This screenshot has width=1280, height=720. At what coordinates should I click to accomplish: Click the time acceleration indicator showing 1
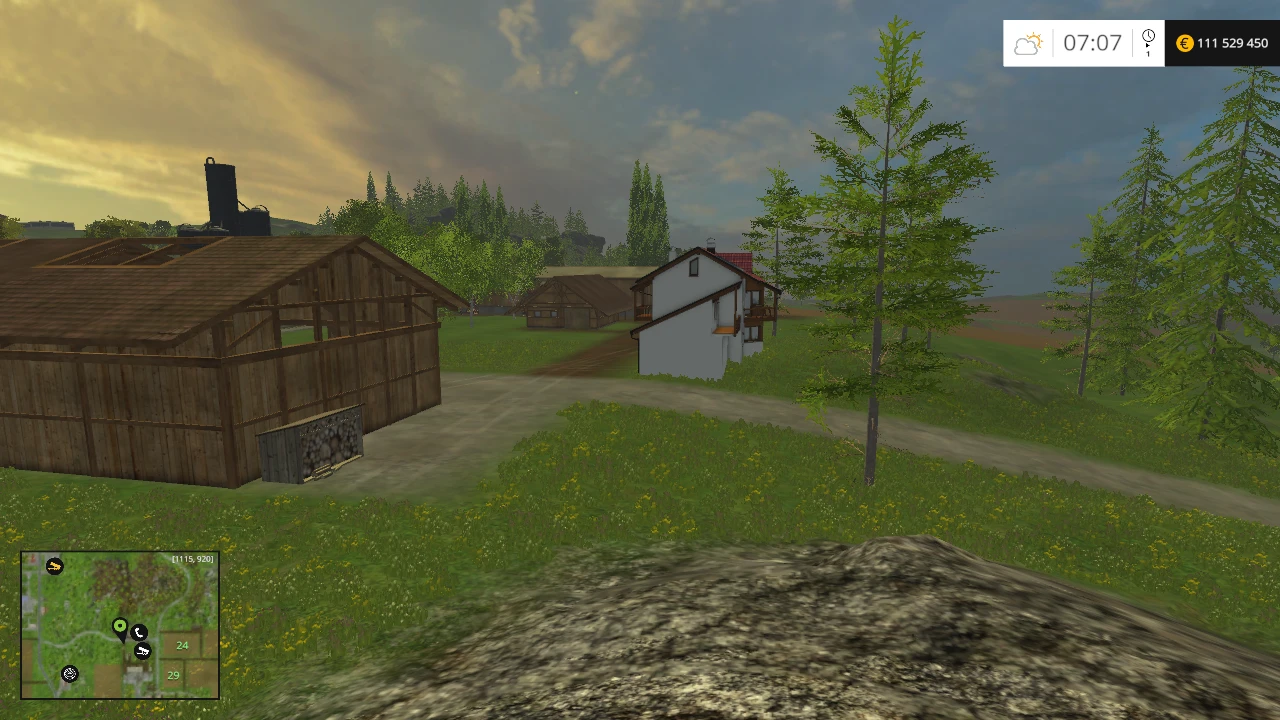click(1147, 53)
